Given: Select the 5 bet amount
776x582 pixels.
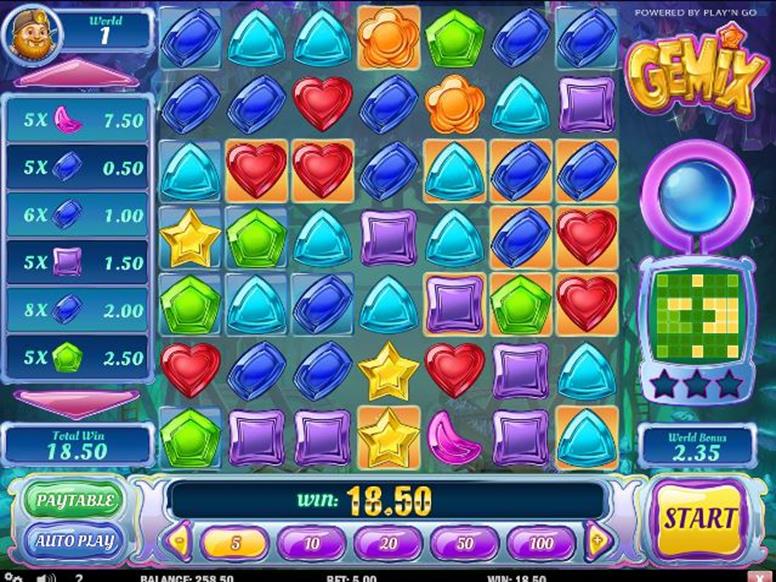Looking at the screenshot, I should (234, 543).
